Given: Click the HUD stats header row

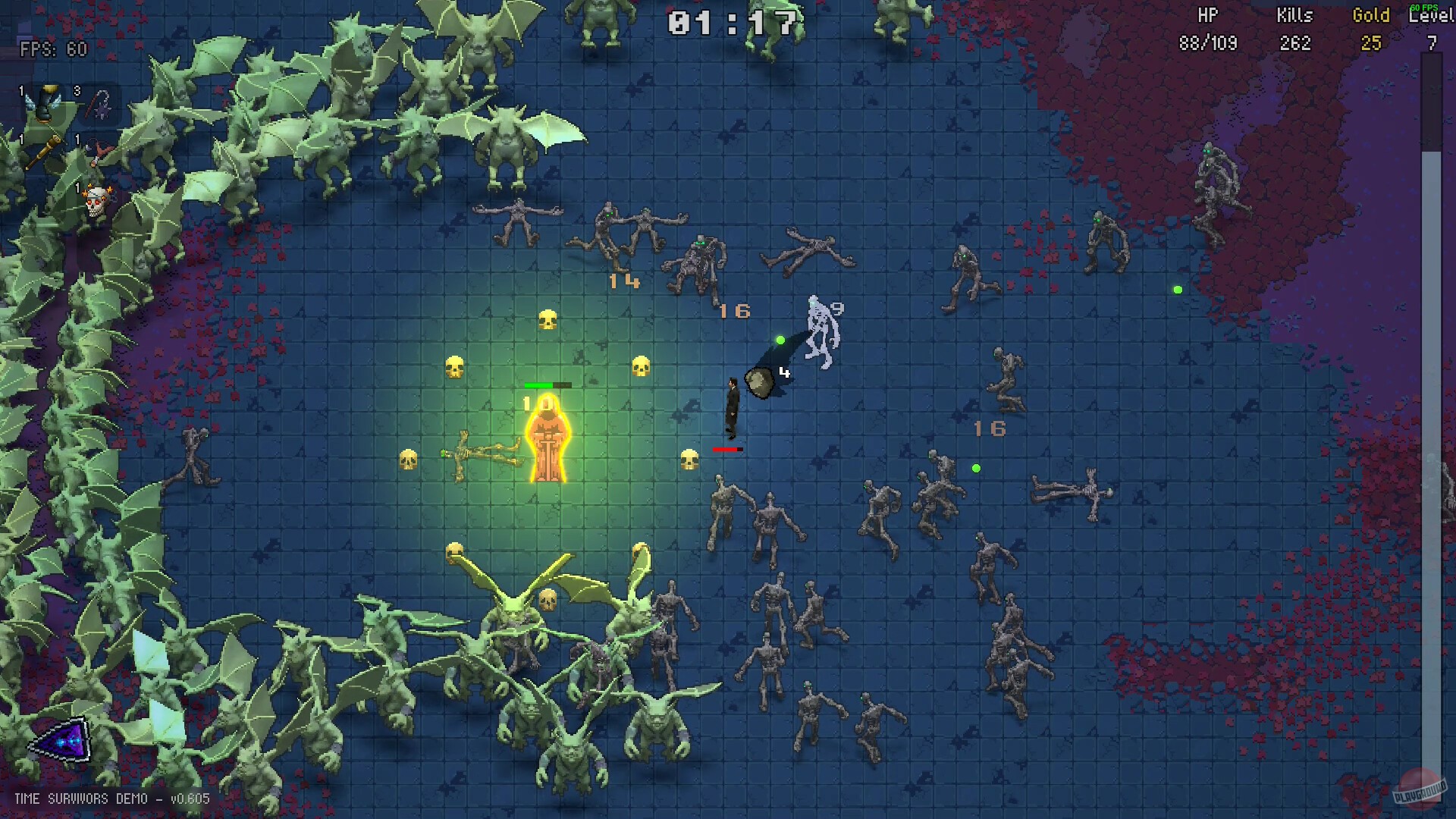Looking at the screenshot, I should [1319, 15].
